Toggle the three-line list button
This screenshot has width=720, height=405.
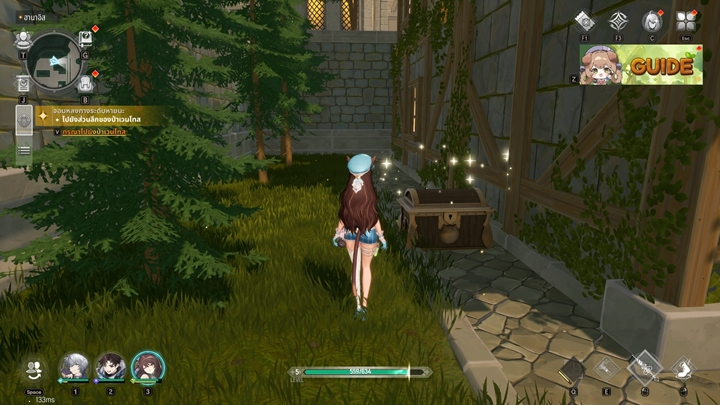[x=24, y=151]
